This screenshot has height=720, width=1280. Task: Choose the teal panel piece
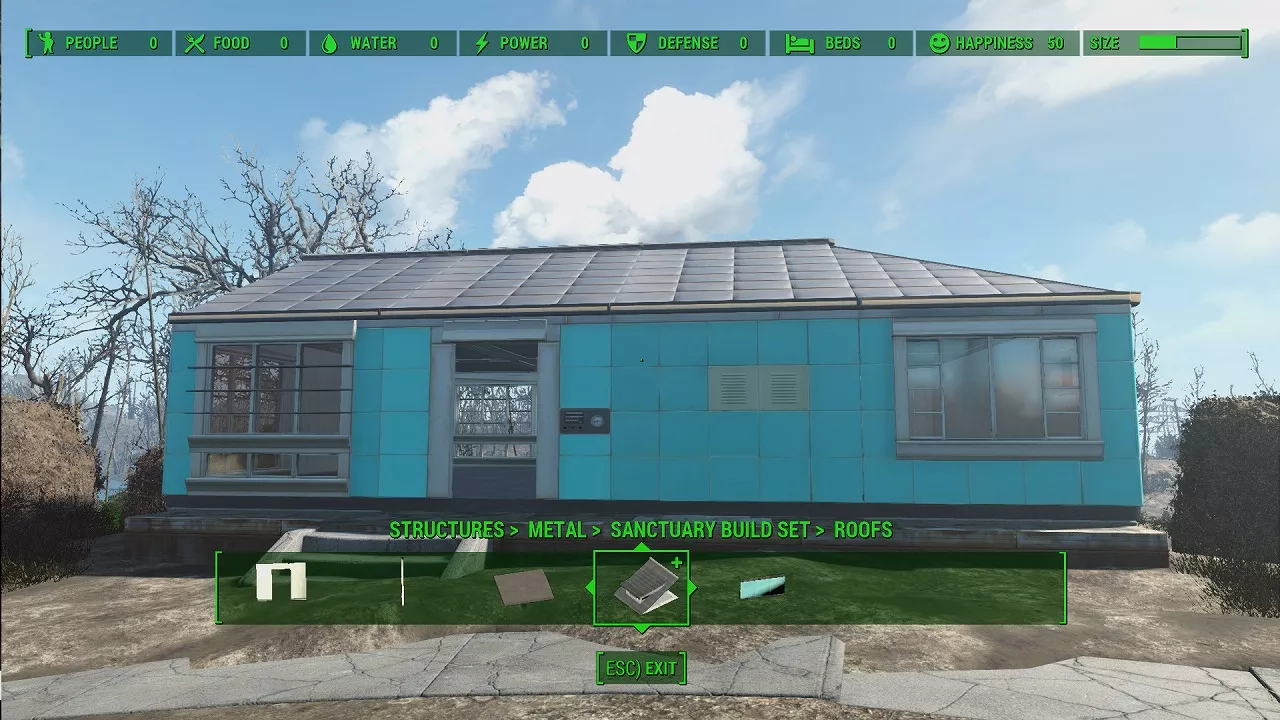[762, 587]
